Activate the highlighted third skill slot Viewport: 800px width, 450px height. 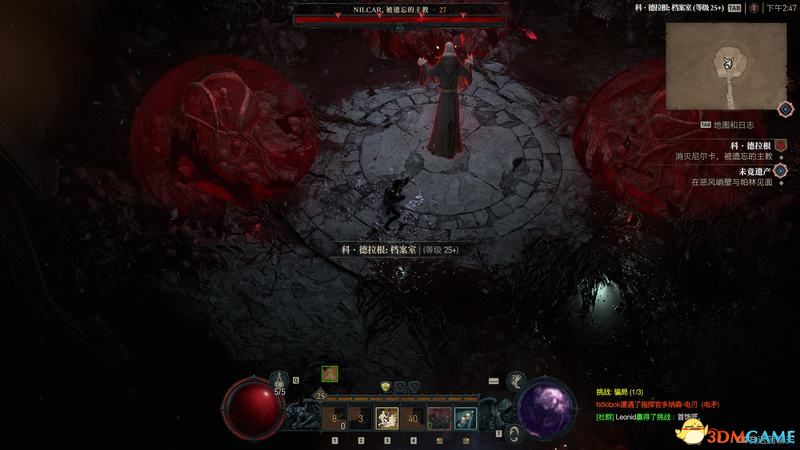pyautogui.click(x=386, y=418)
